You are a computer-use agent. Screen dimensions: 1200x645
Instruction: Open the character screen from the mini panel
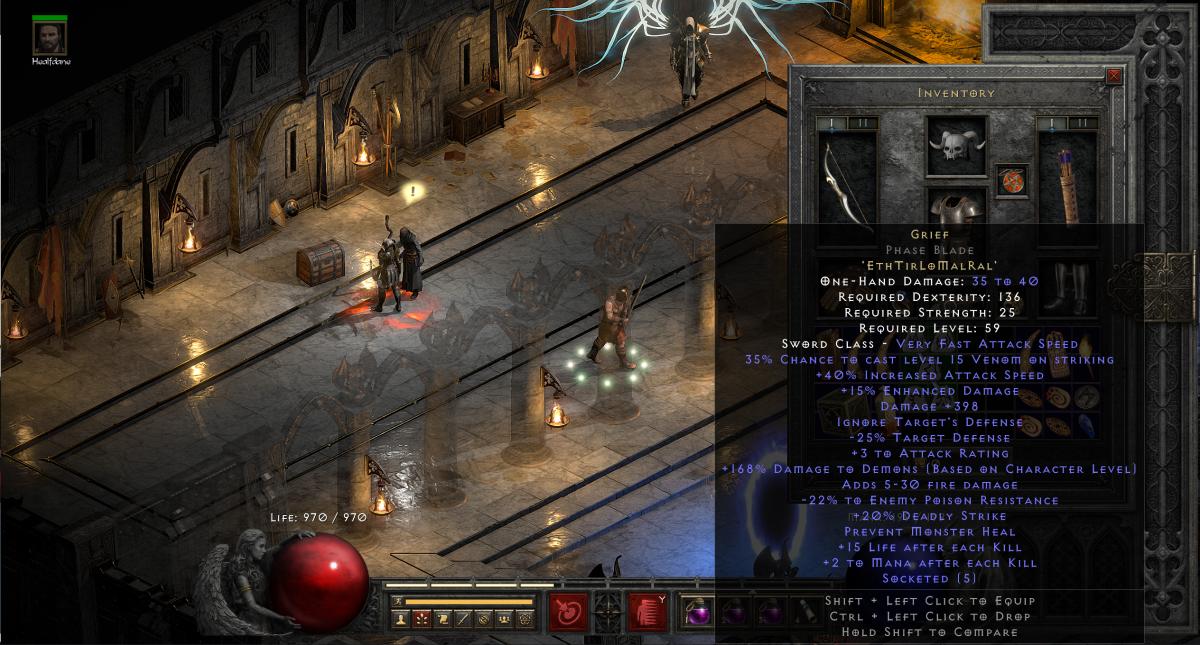pos(403,620)
